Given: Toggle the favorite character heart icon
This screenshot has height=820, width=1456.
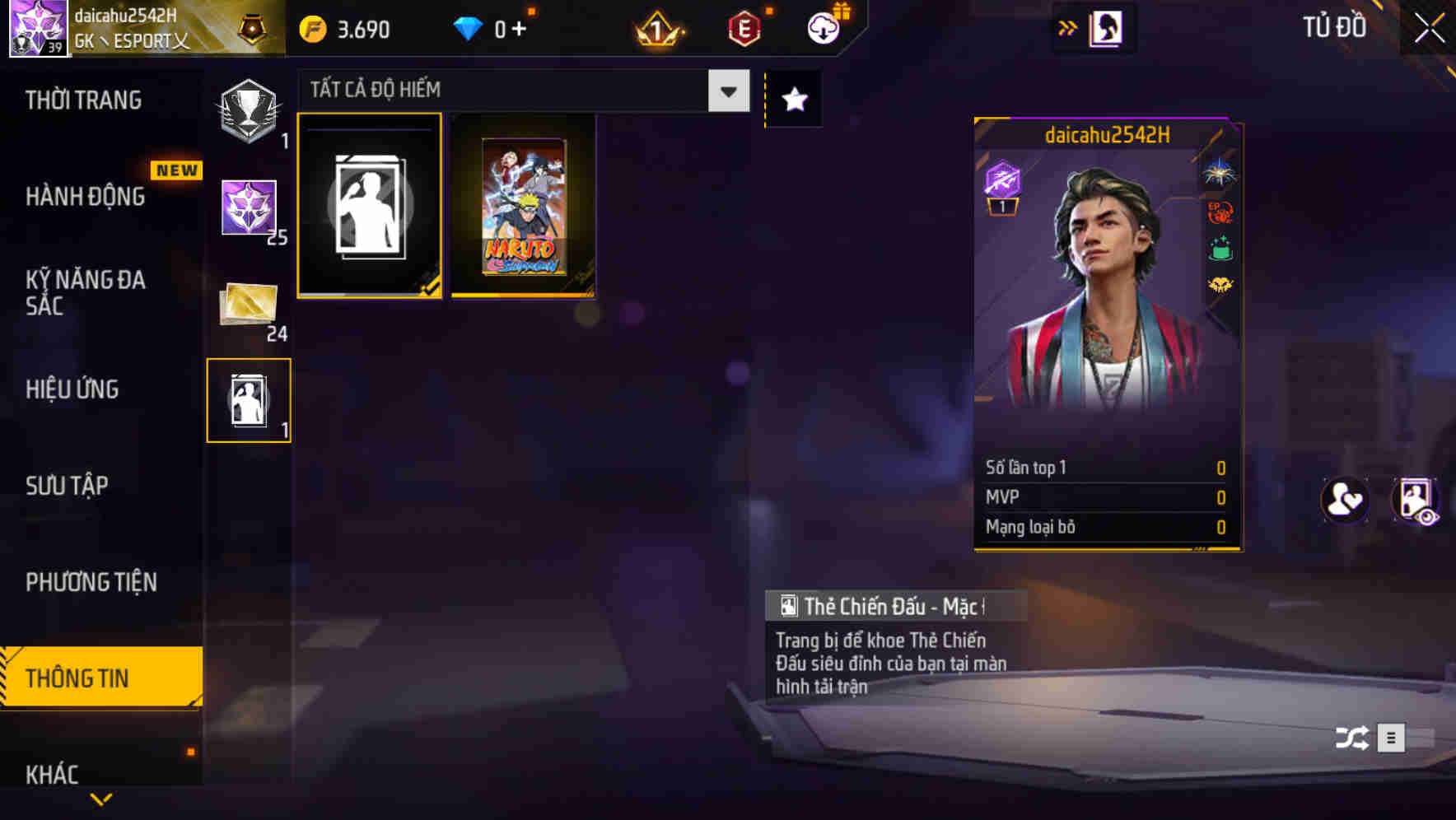Looking at the screenshot, I should coord(1344,501).
